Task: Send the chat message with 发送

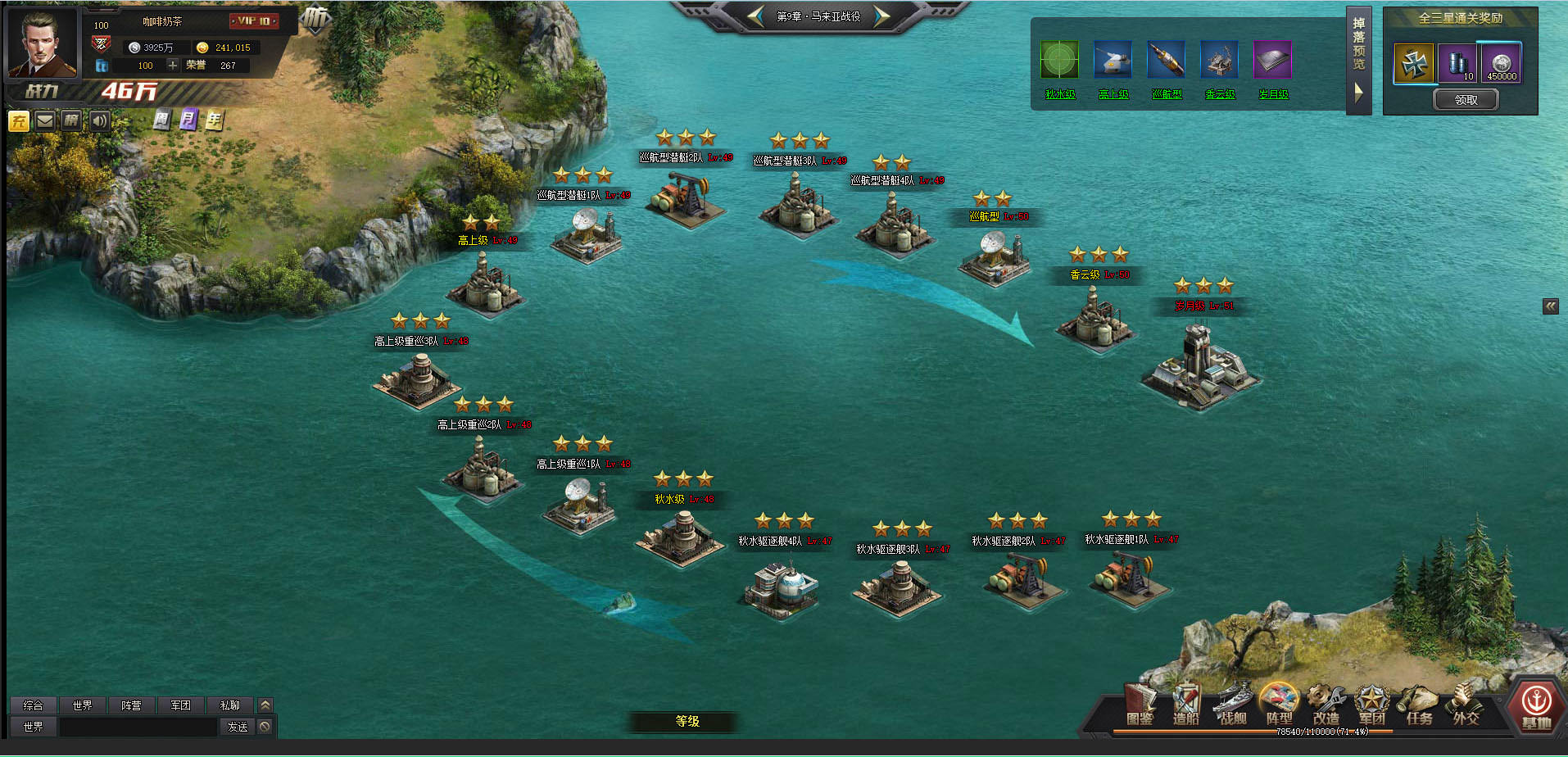Action: (238, 727)
